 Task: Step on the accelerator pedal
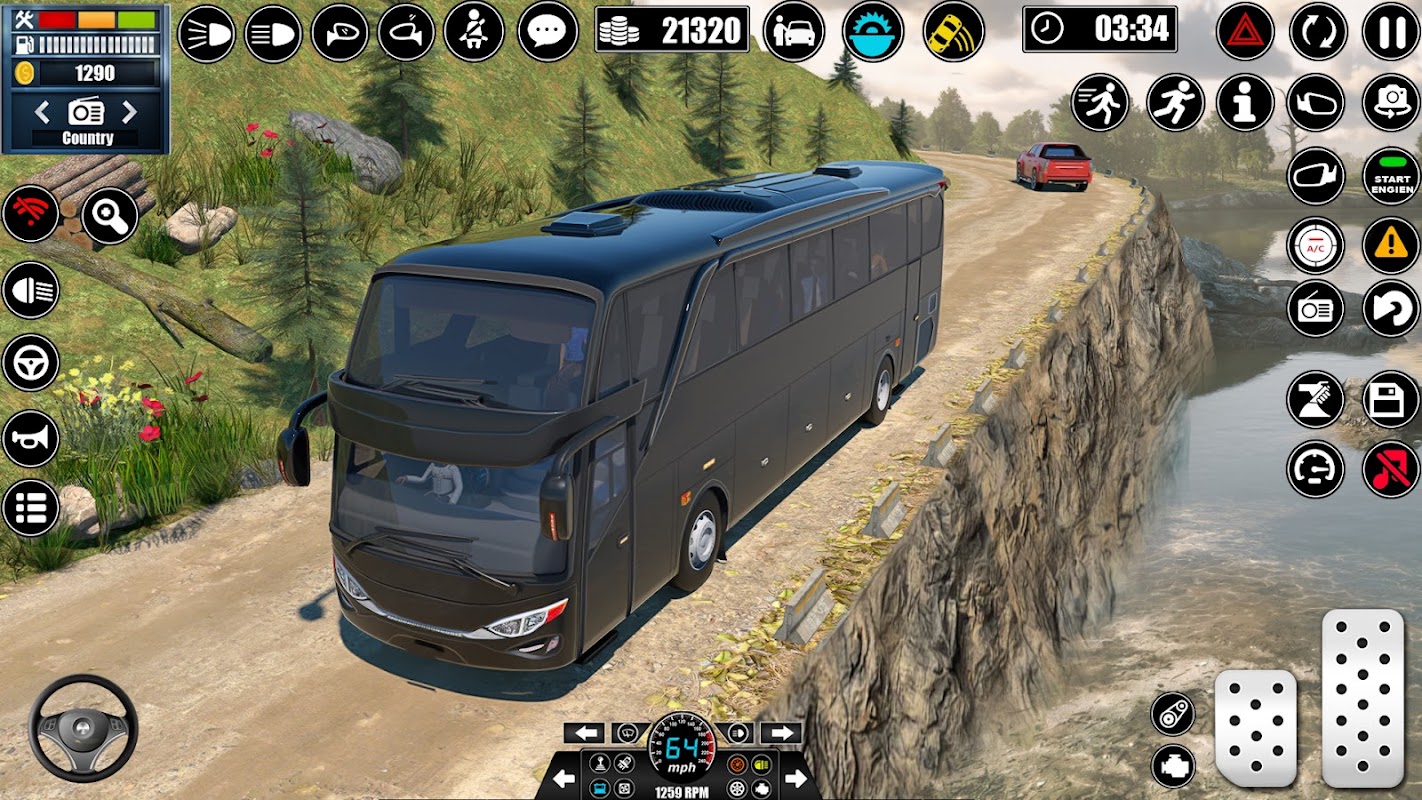pyautogui.click(x=1363, y=697)
